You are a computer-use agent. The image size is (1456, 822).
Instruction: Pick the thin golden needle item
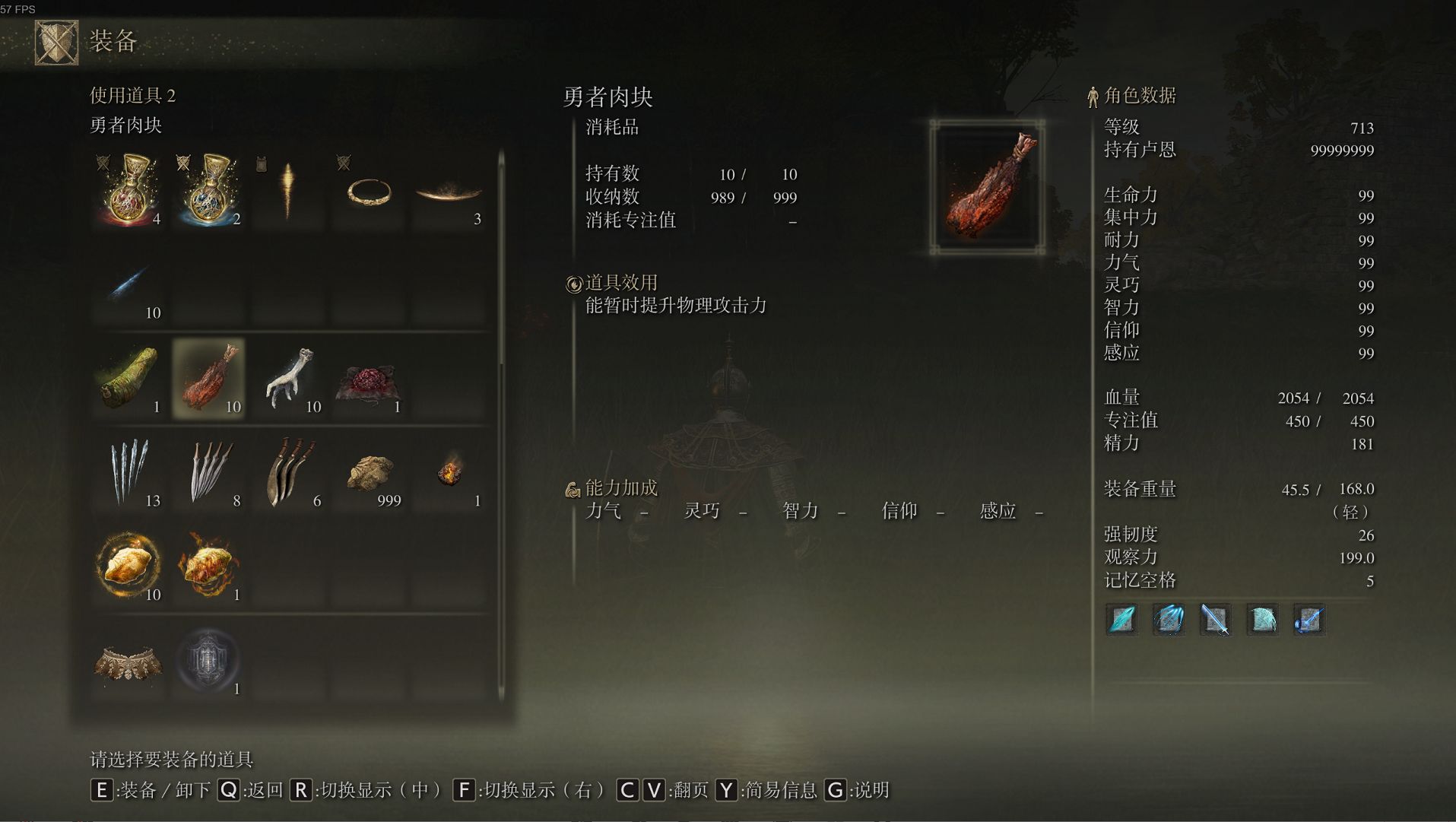[x=288, y=191]
